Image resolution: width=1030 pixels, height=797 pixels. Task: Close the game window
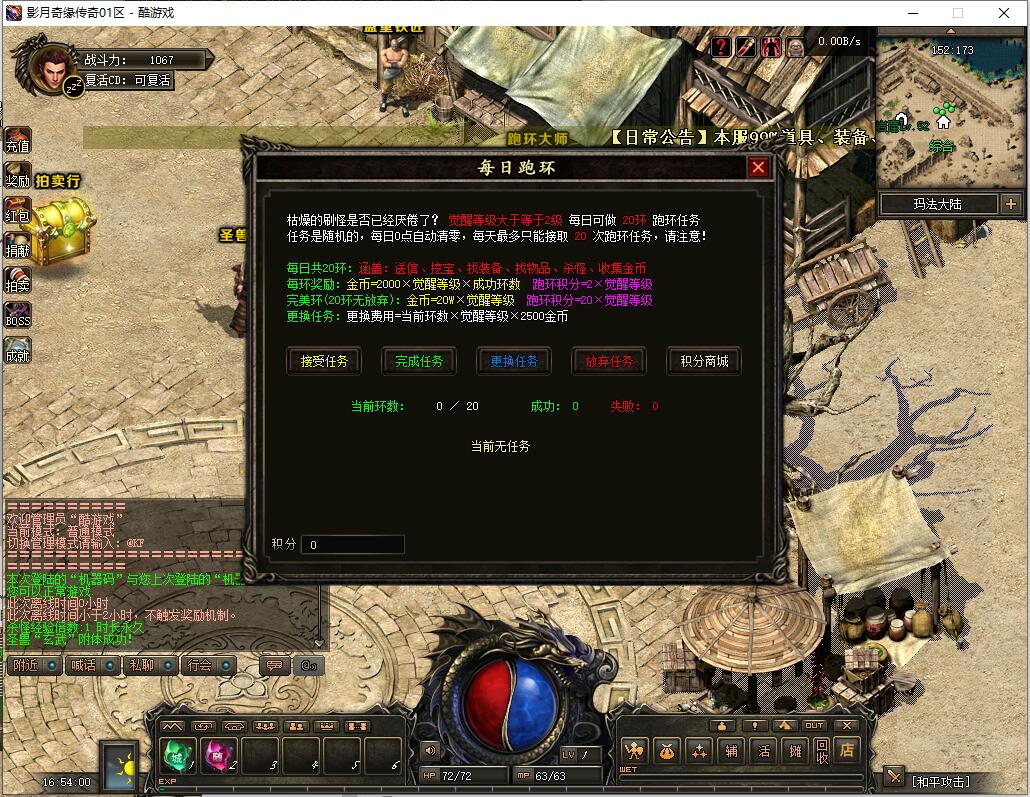pos(1004,13)
